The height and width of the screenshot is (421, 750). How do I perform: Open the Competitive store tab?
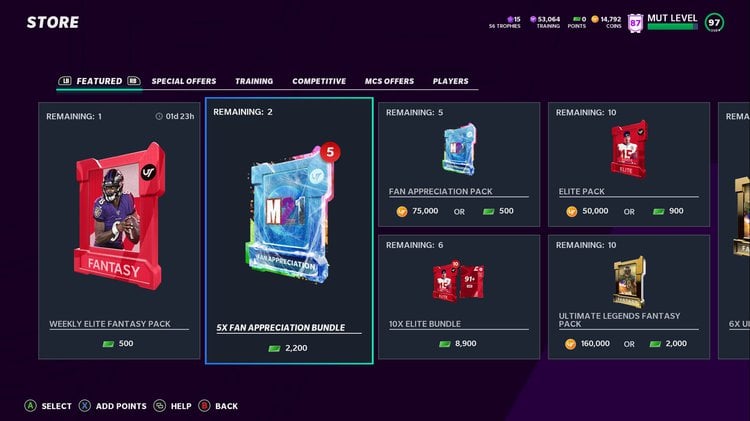click(x=319, y=81)
